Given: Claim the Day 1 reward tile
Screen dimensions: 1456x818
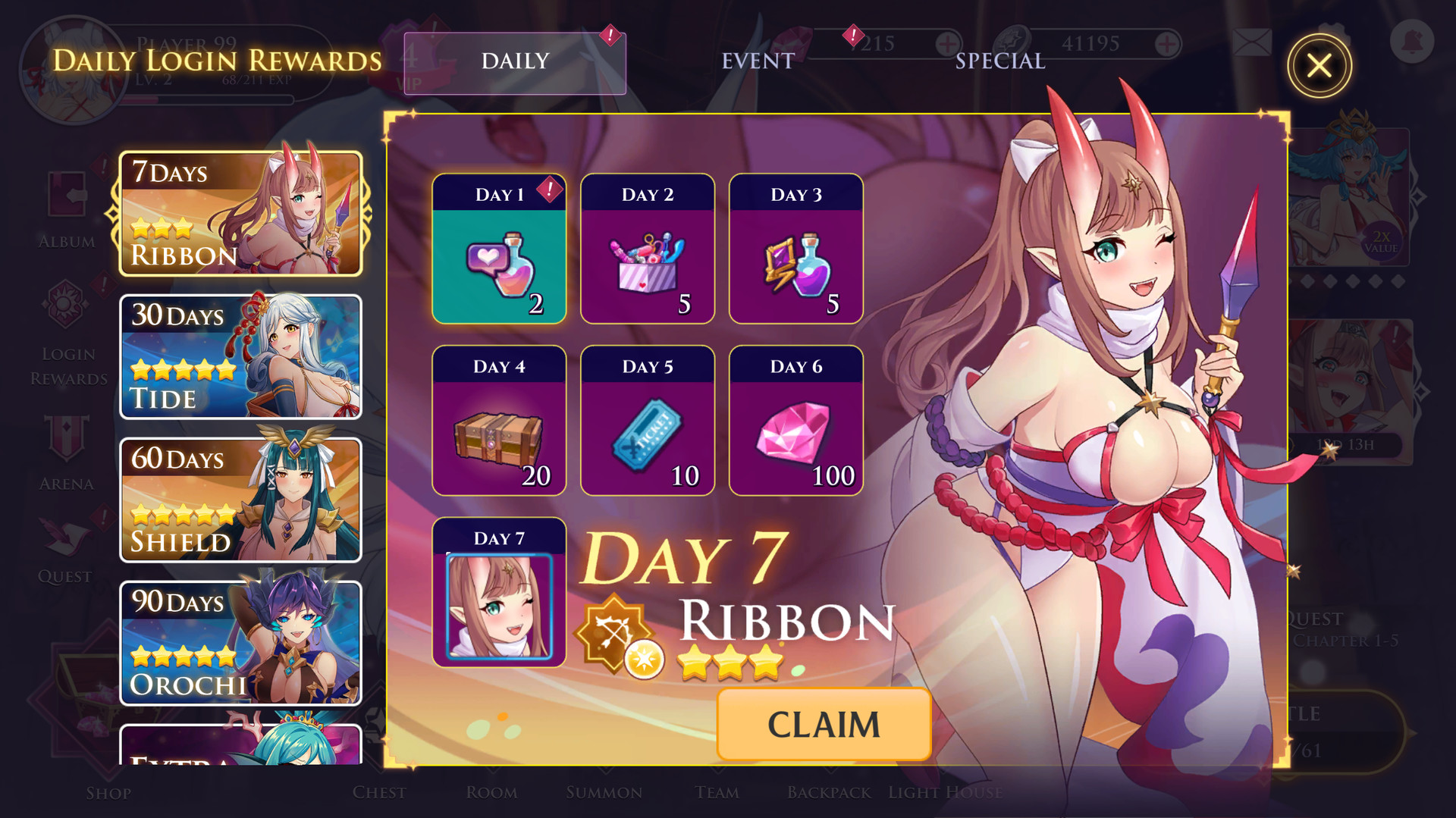Looking at the screenshot, I should tap(498, 250).
